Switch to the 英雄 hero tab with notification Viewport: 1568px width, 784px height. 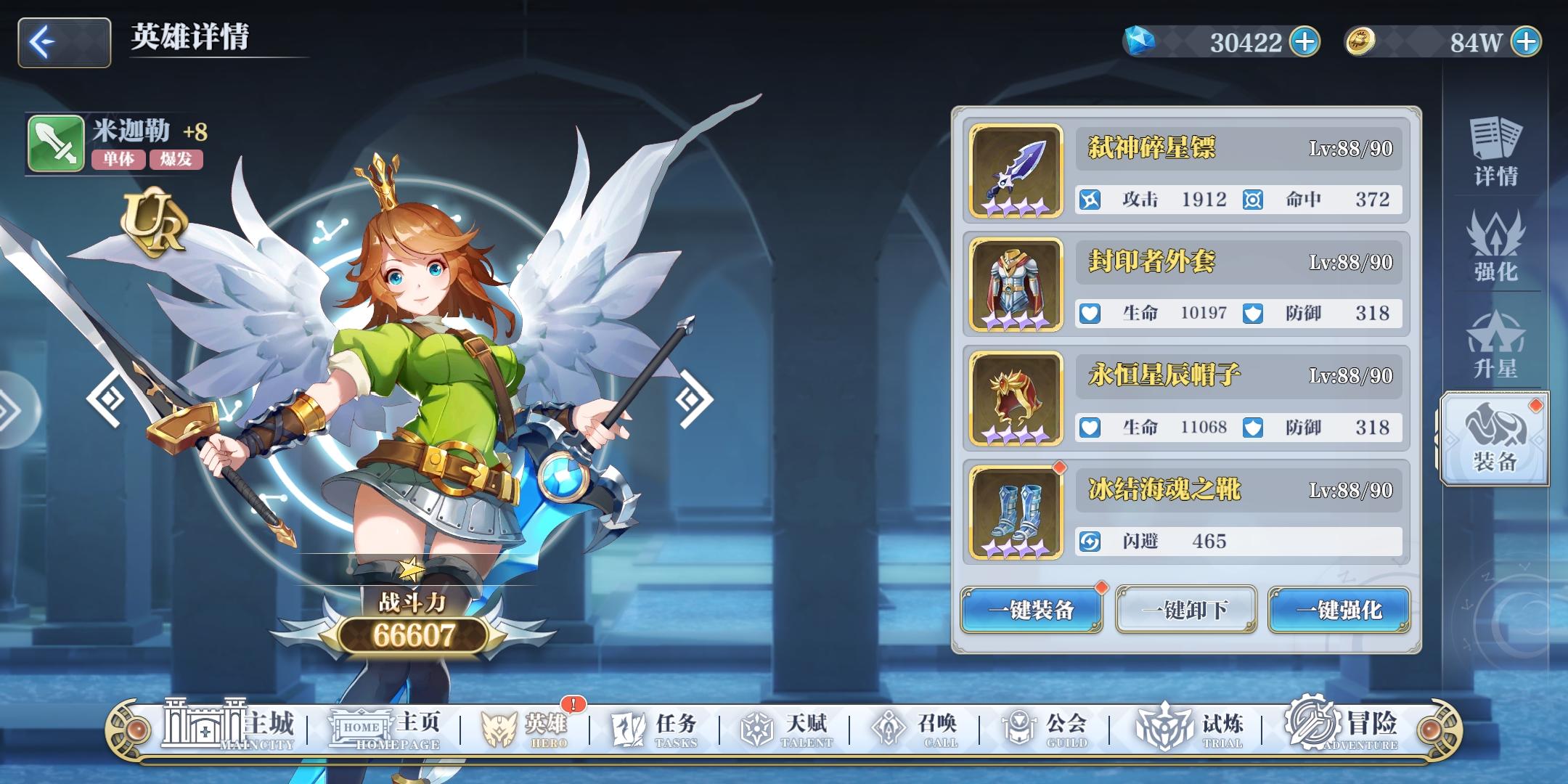[x=524, y=726]
